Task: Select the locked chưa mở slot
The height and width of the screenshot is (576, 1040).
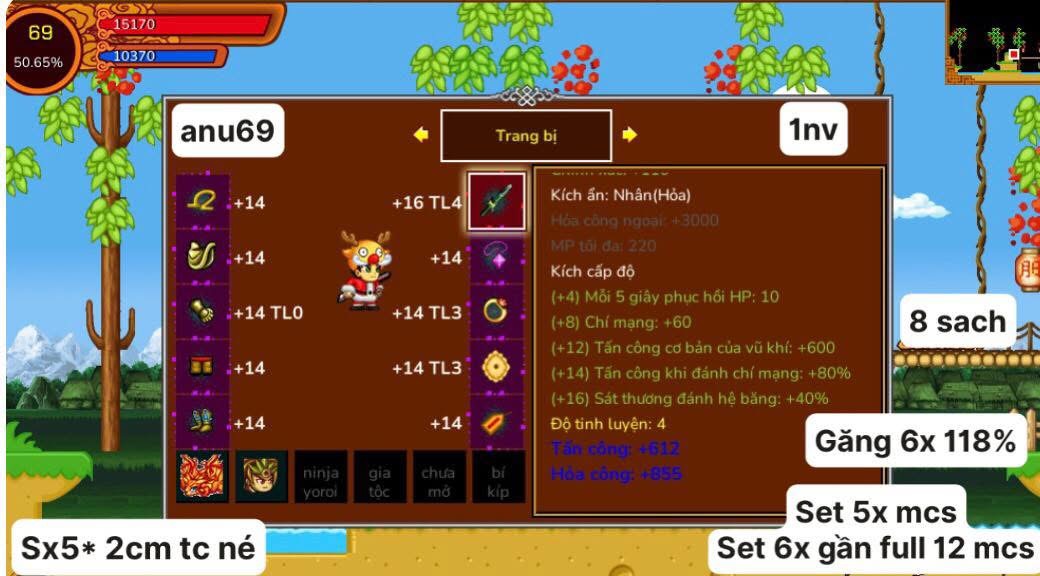Action: coord(439,477)
